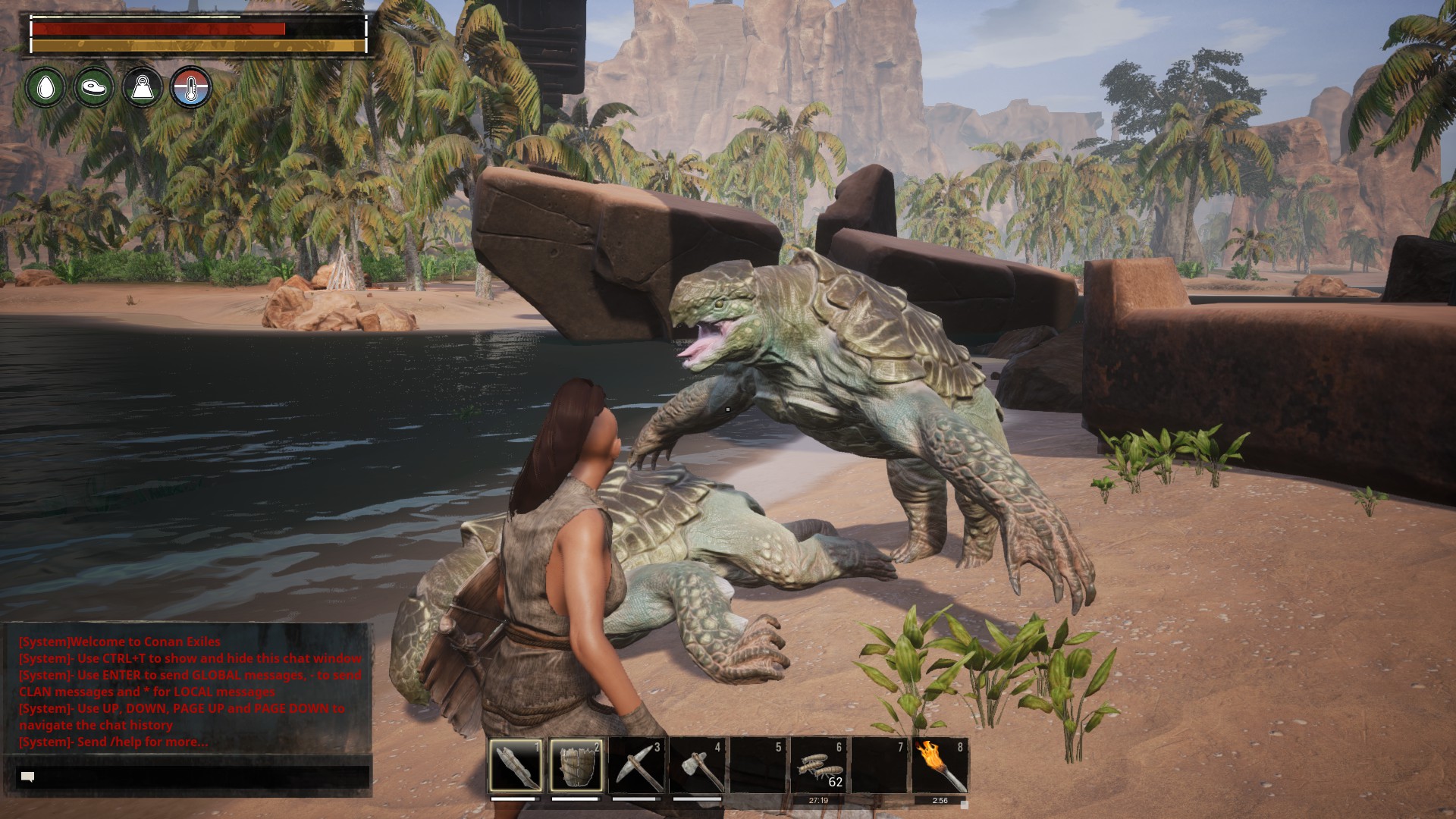This screenshot has width=1456, height=819.
Task: Click the encumbrance weight icon
Action: [x=143, y=87]
